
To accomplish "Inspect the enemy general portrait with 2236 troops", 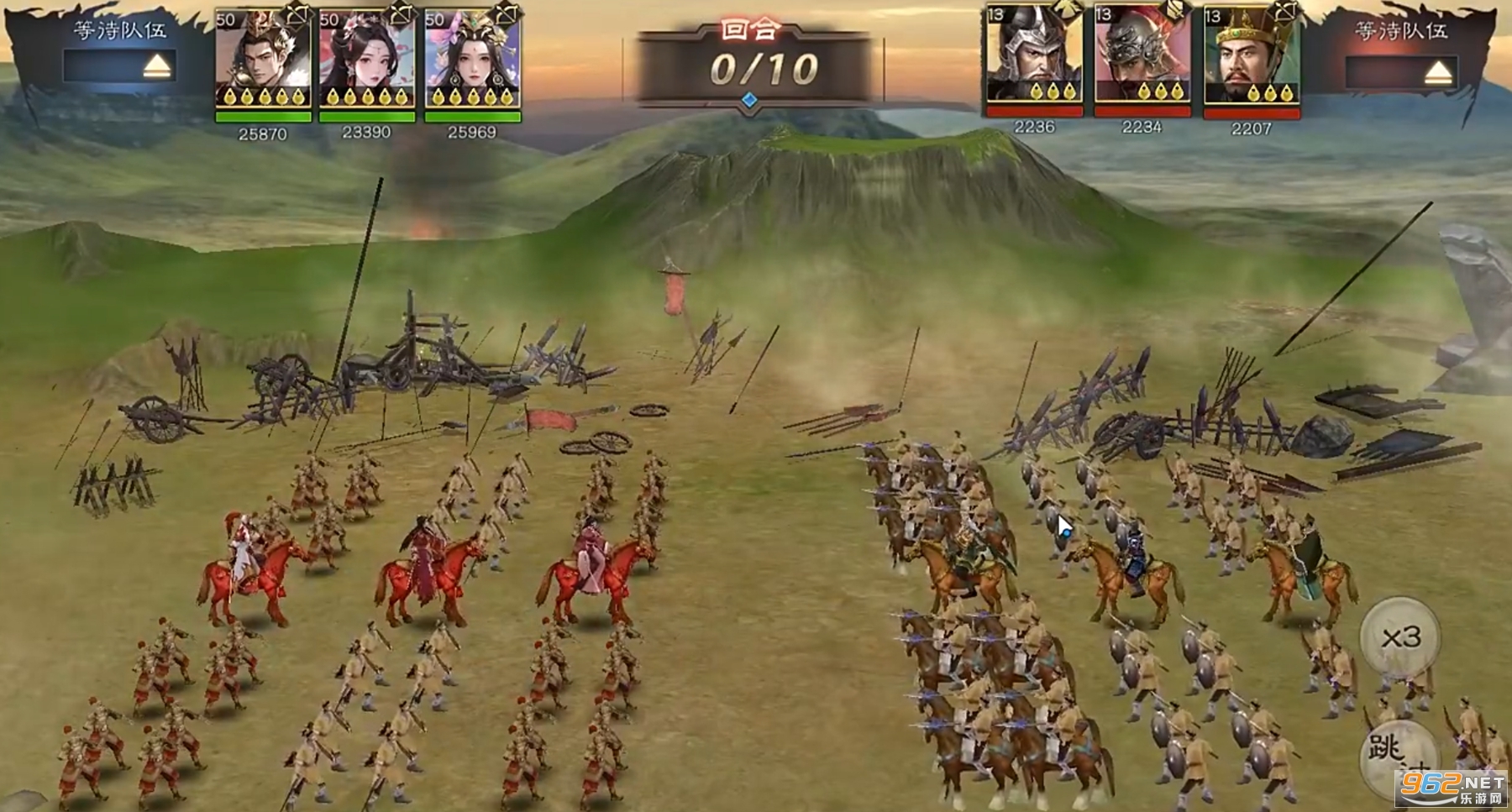I will coord(1033,57).
